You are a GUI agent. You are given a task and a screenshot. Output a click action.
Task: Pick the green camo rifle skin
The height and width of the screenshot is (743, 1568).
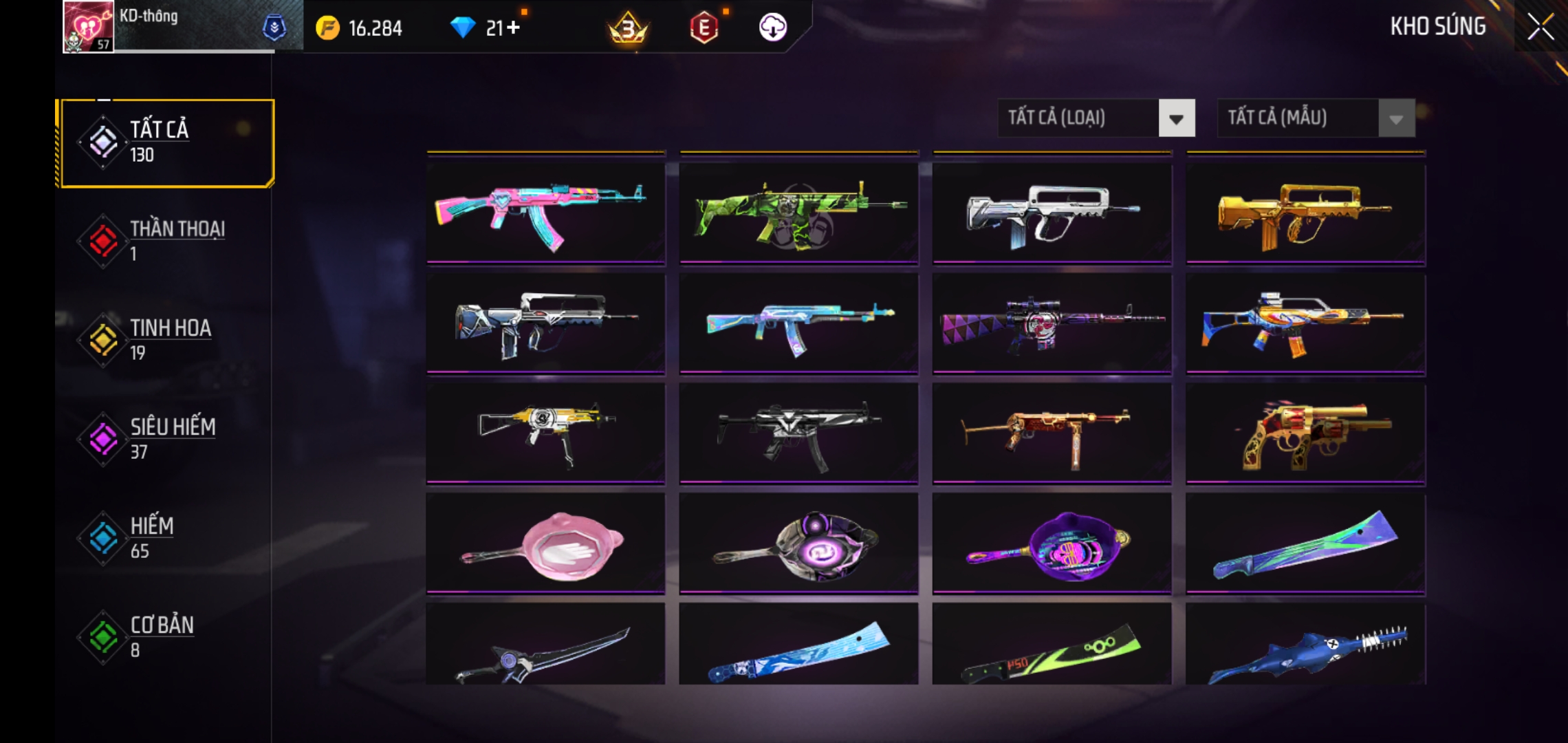pos(798,212)
